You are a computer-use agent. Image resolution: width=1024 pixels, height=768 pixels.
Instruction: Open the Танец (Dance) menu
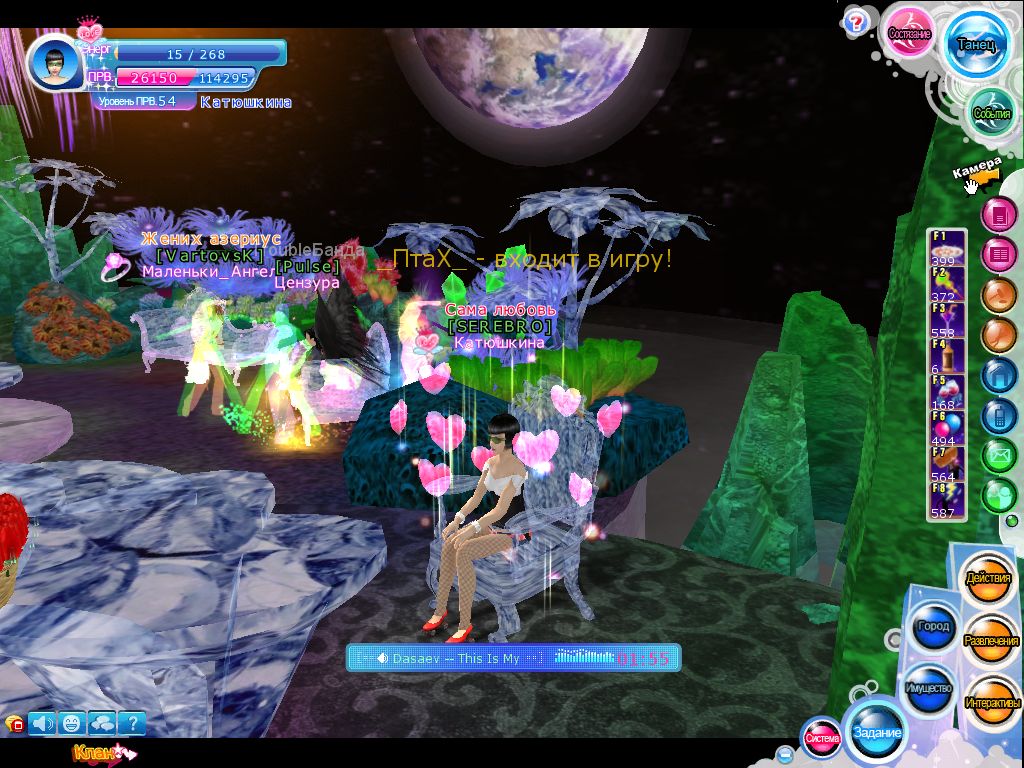click(975, 46)
